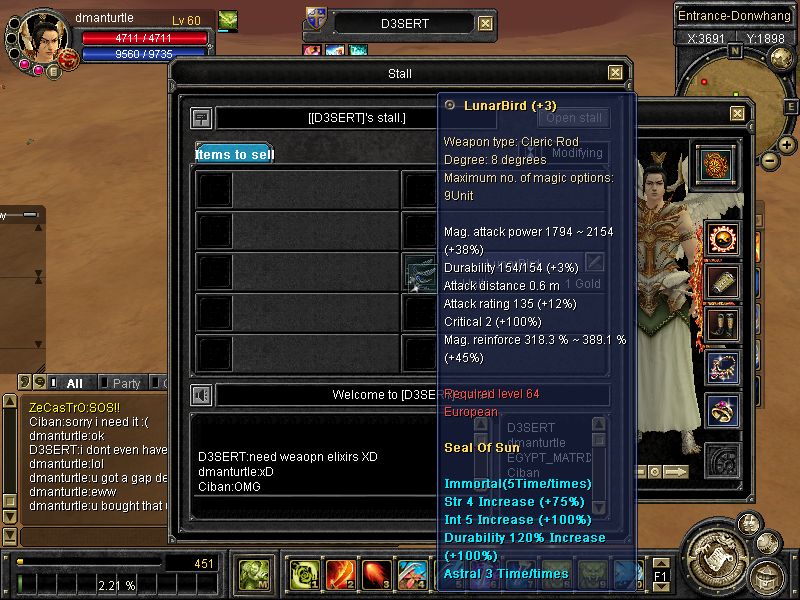Close the character equipment window
800x600 pixels.
click(x=737, y=114)
